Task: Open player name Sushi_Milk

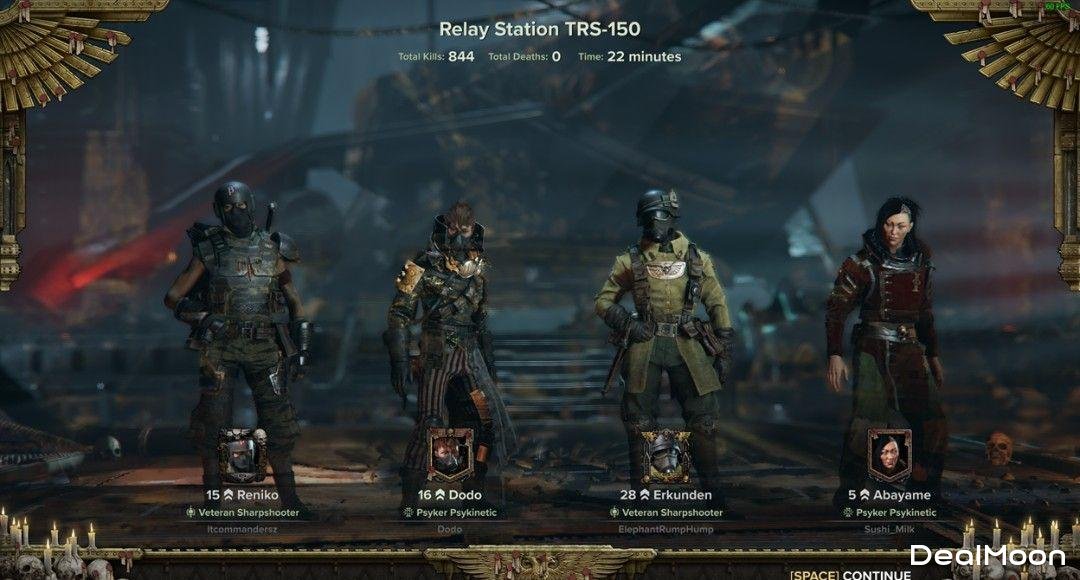Action: [889, 528]
